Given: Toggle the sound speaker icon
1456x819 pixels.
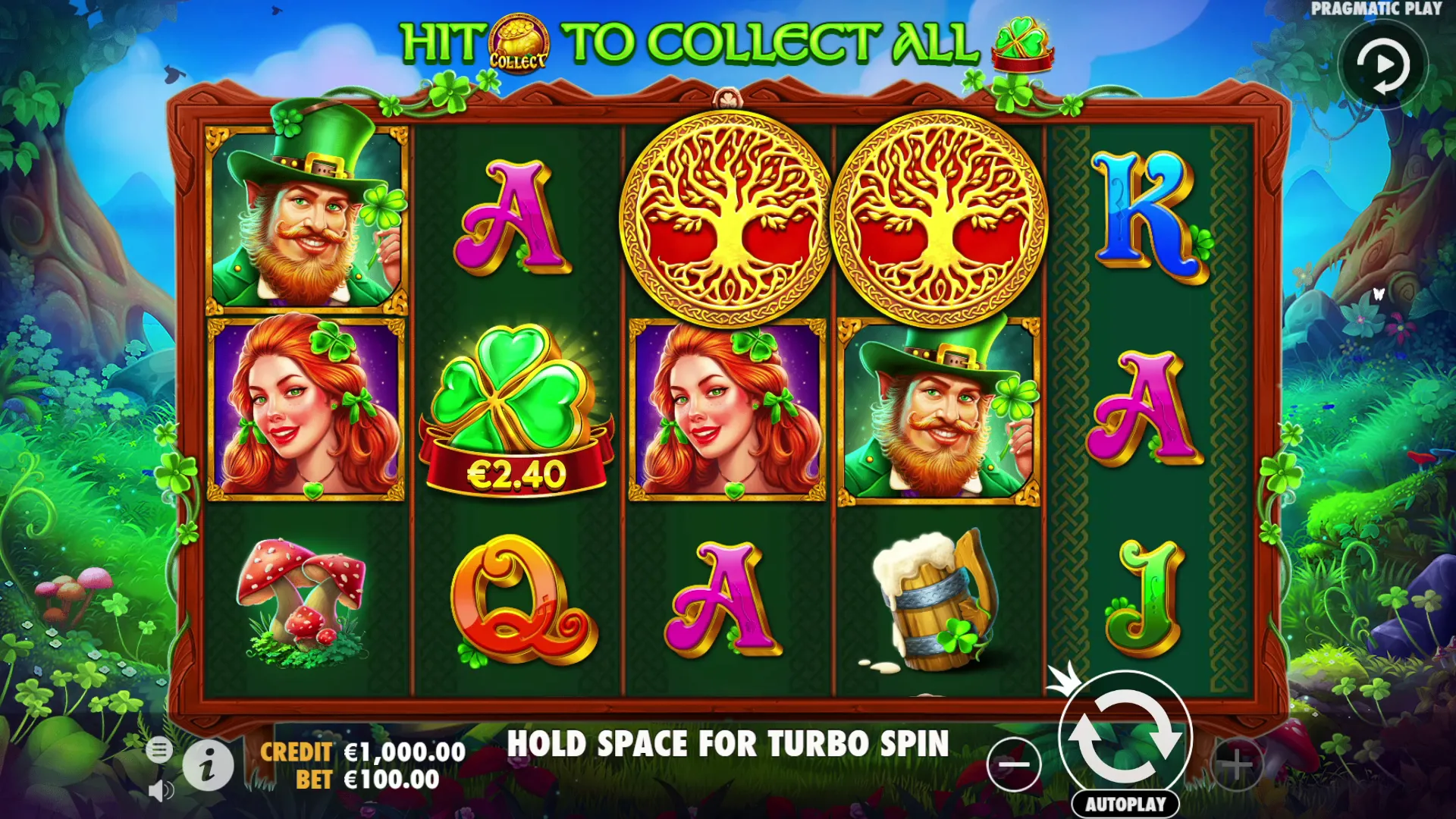Looking at the screenshot, I should tap(160, 791).
